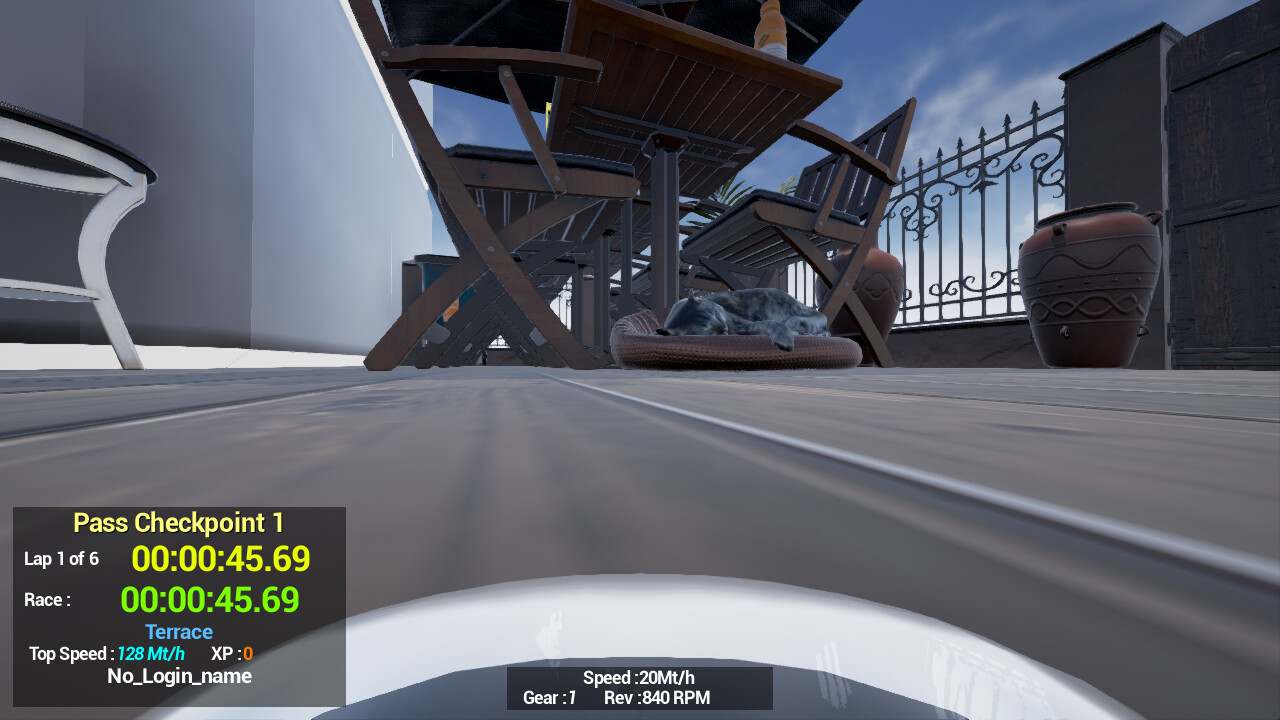The image size is (1280, 720).
Task: Select the Terrace track name label
Action: click(178, 632)
